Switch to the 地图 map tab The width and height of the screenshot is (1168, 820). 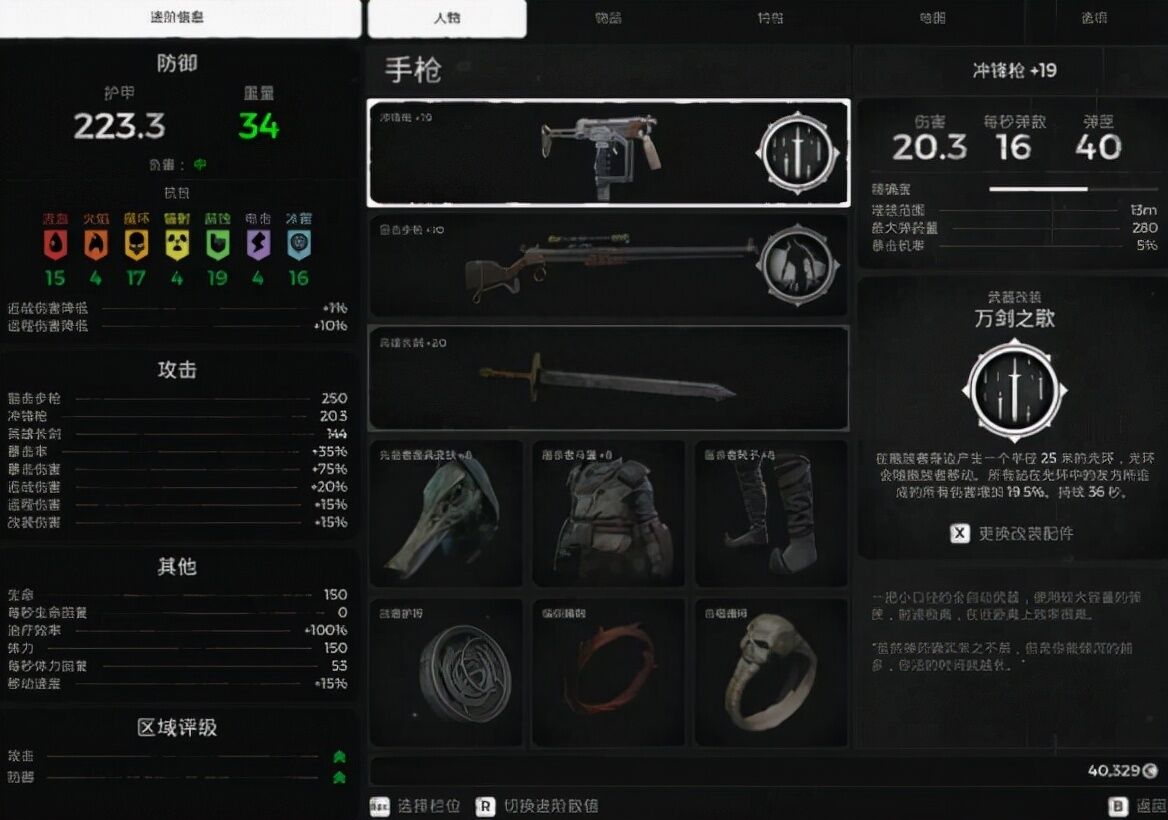click(932, 18)
